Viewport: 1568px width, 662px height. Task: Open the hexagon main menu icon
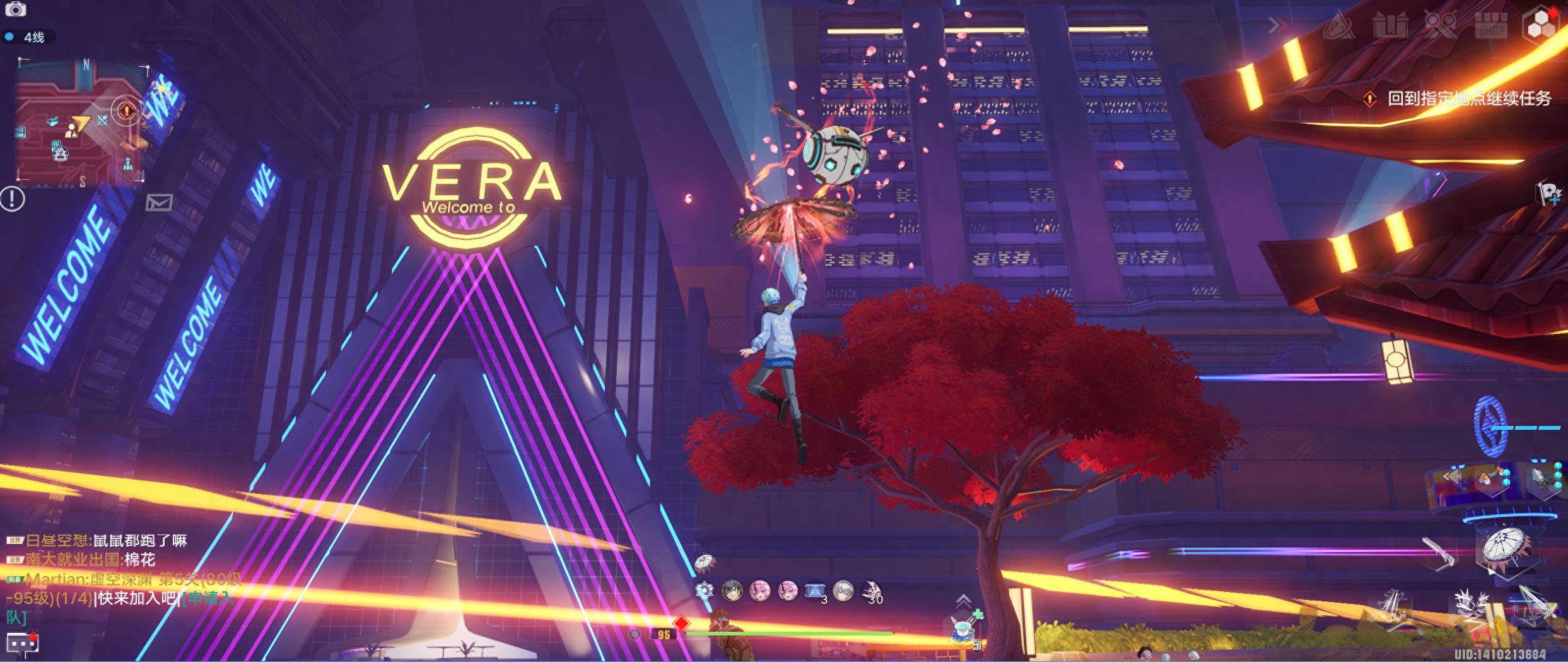[1543, 27]
